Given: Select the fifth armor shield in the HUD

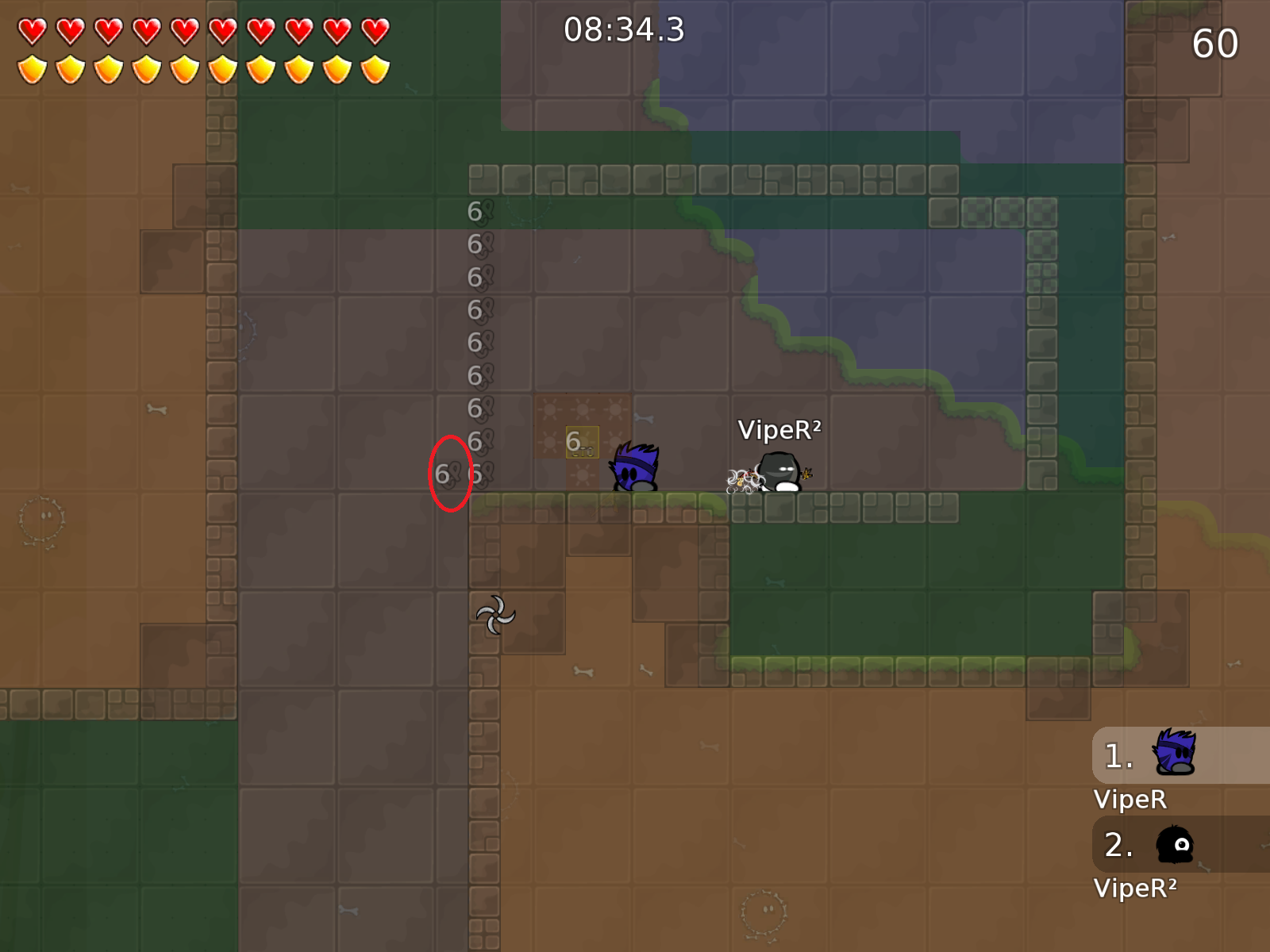Looking at the screenshot, I should point(184,70).
